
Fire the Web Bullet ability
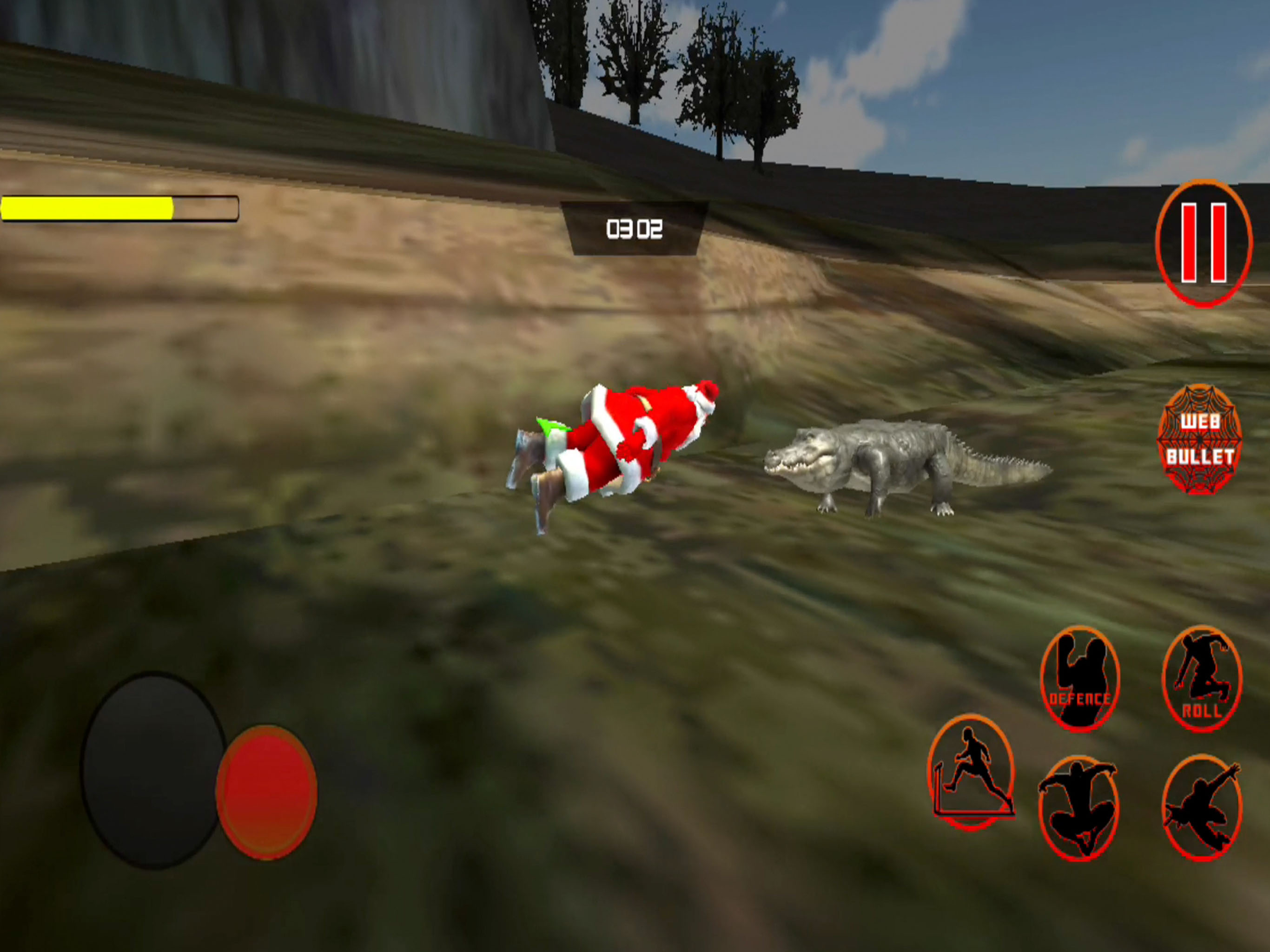tap(1199, 440)
